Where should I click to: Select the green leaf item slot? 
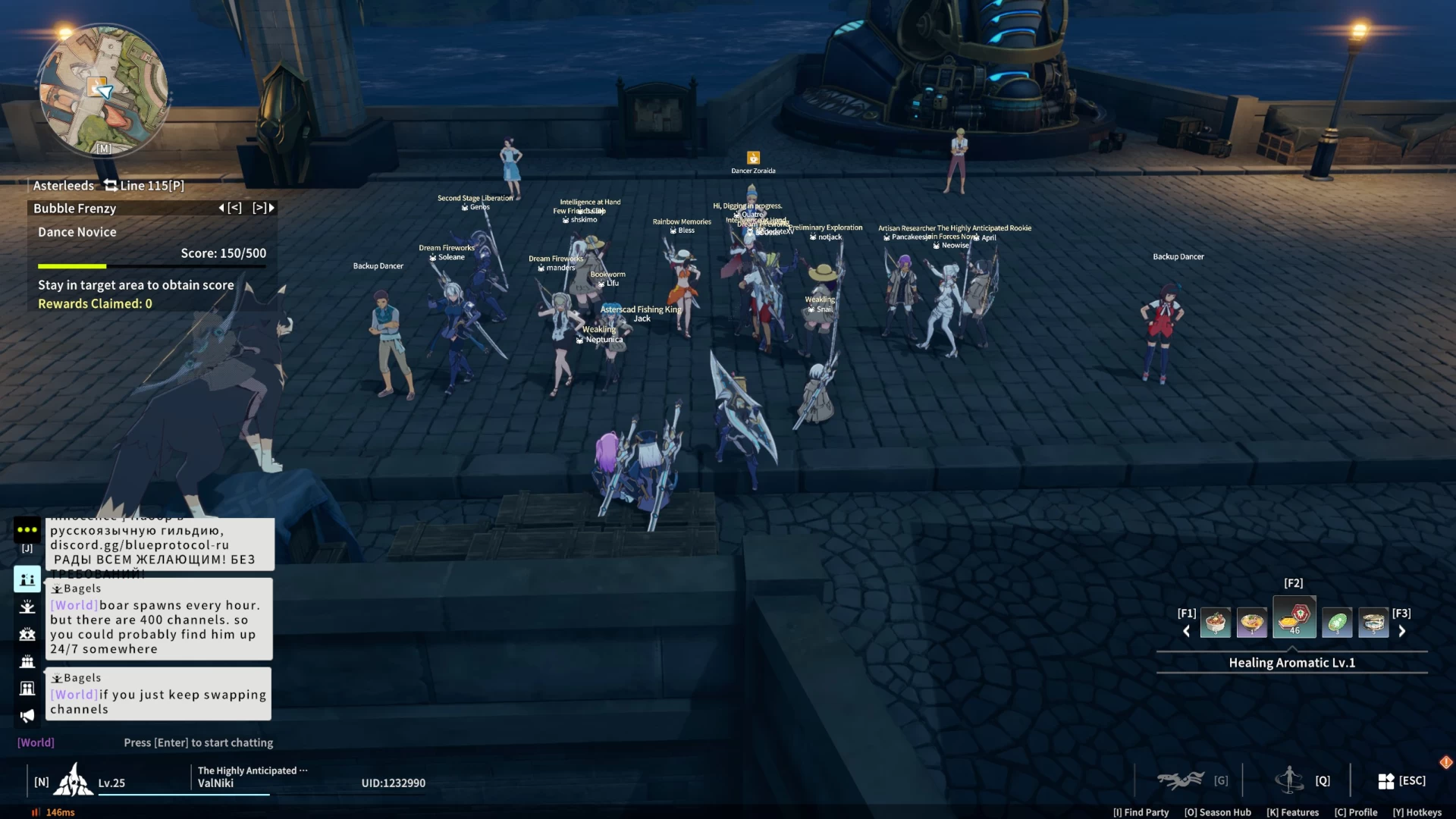1337,623
